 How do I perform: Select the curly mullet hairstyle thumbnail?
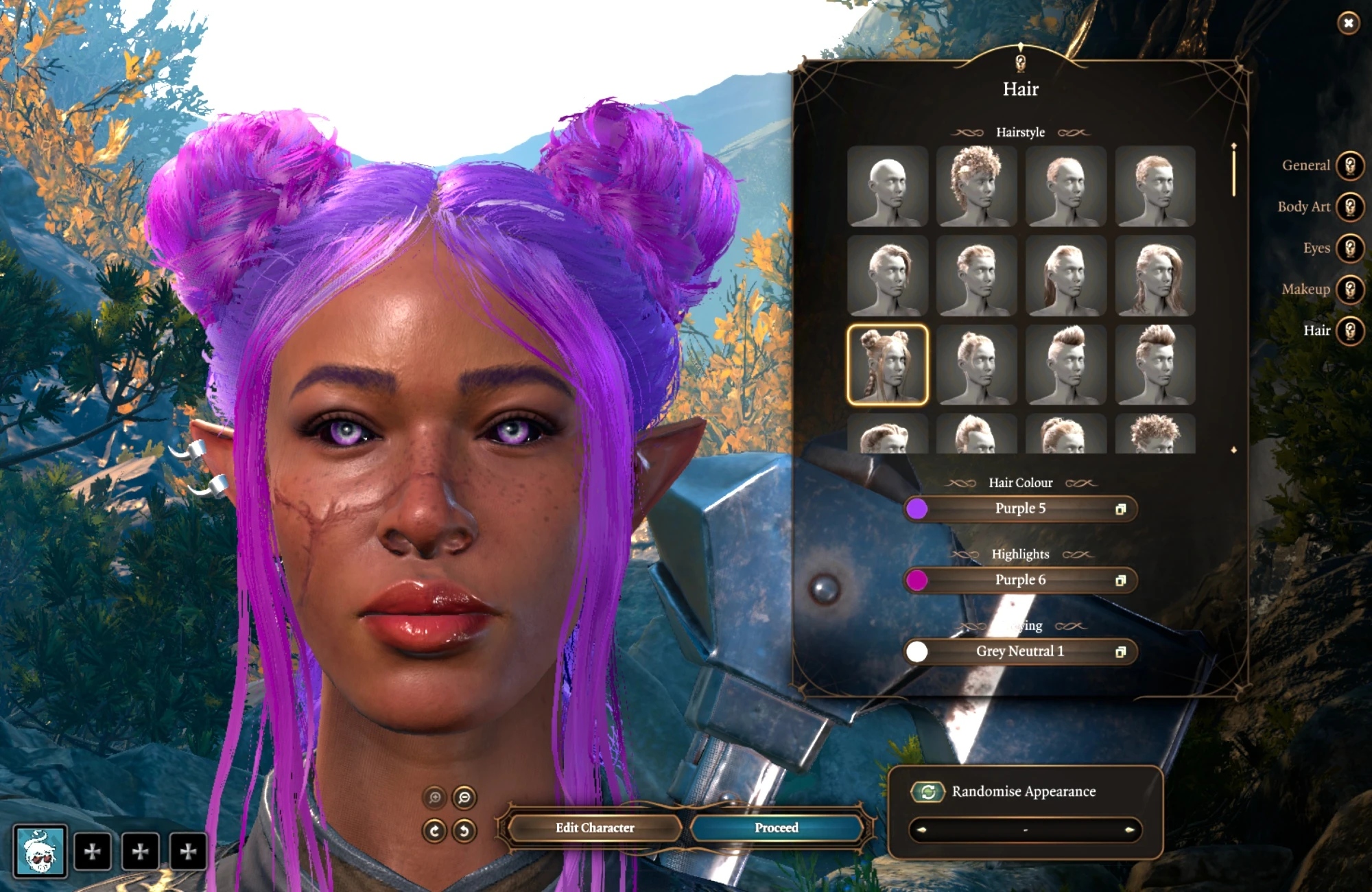(976, 186)
